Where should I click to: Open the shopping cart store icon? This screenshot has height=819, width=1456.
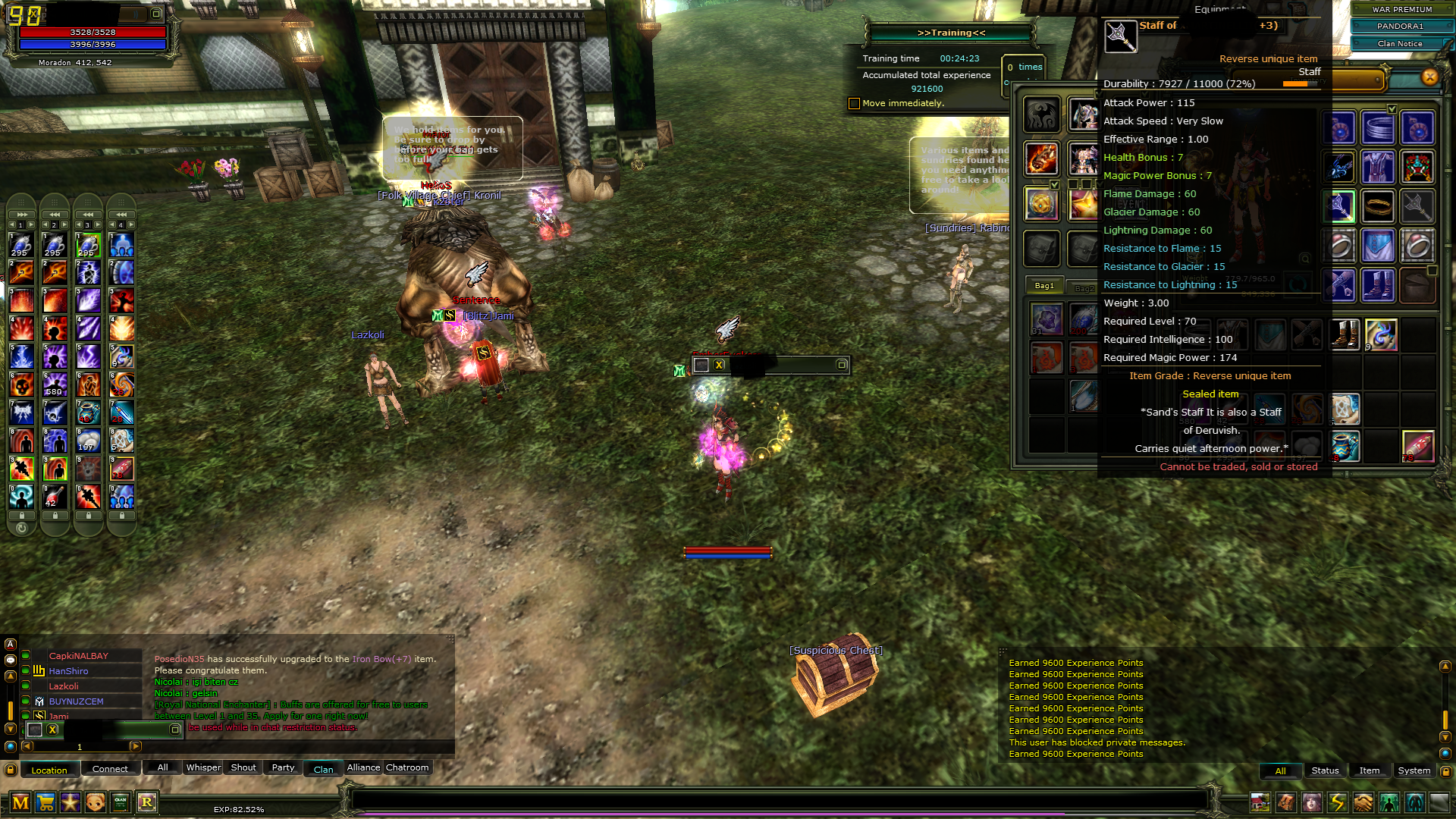point(45,802)
